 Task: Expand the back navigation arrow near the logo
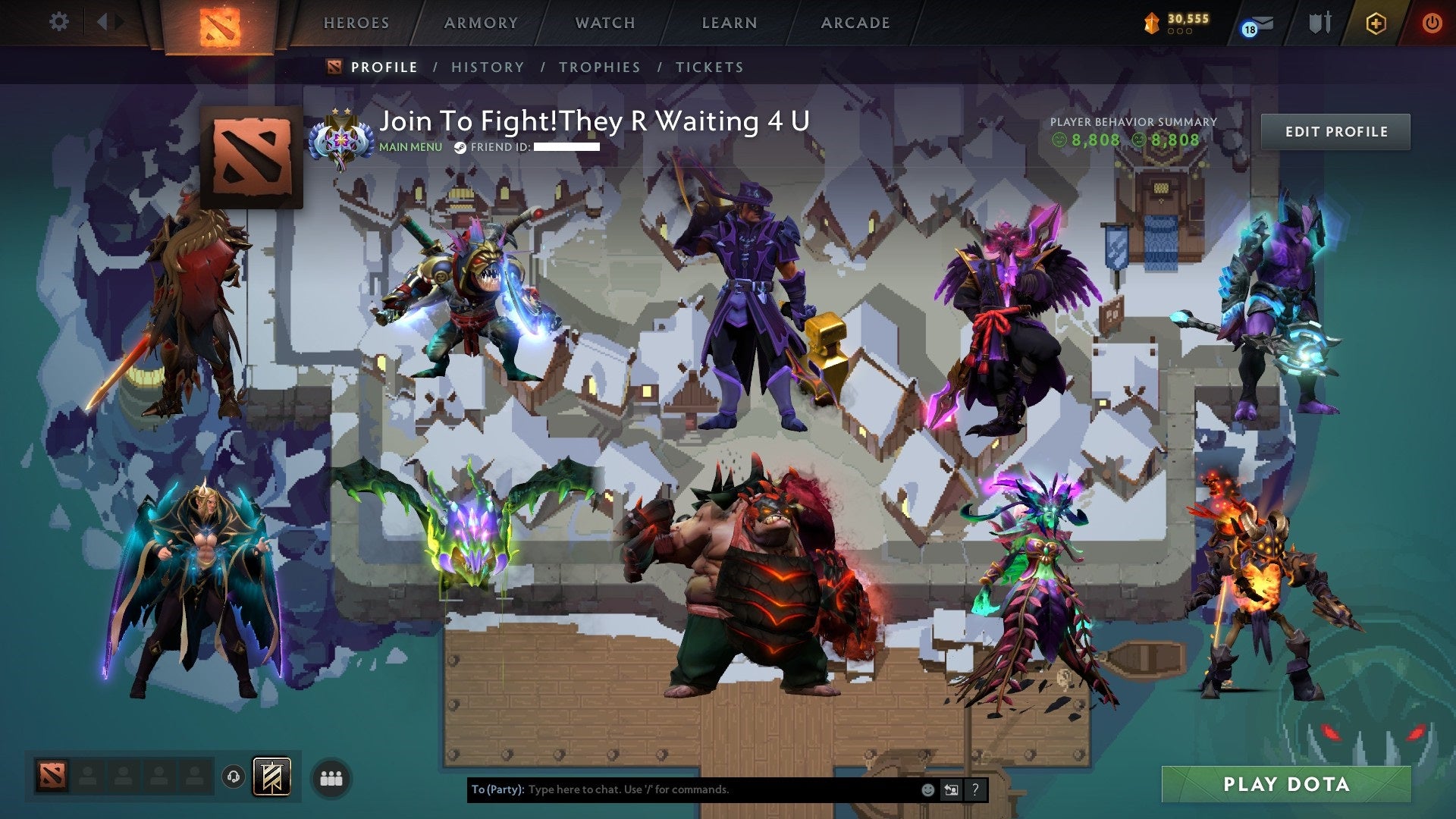pyautogui.click(x=104, y=21)
